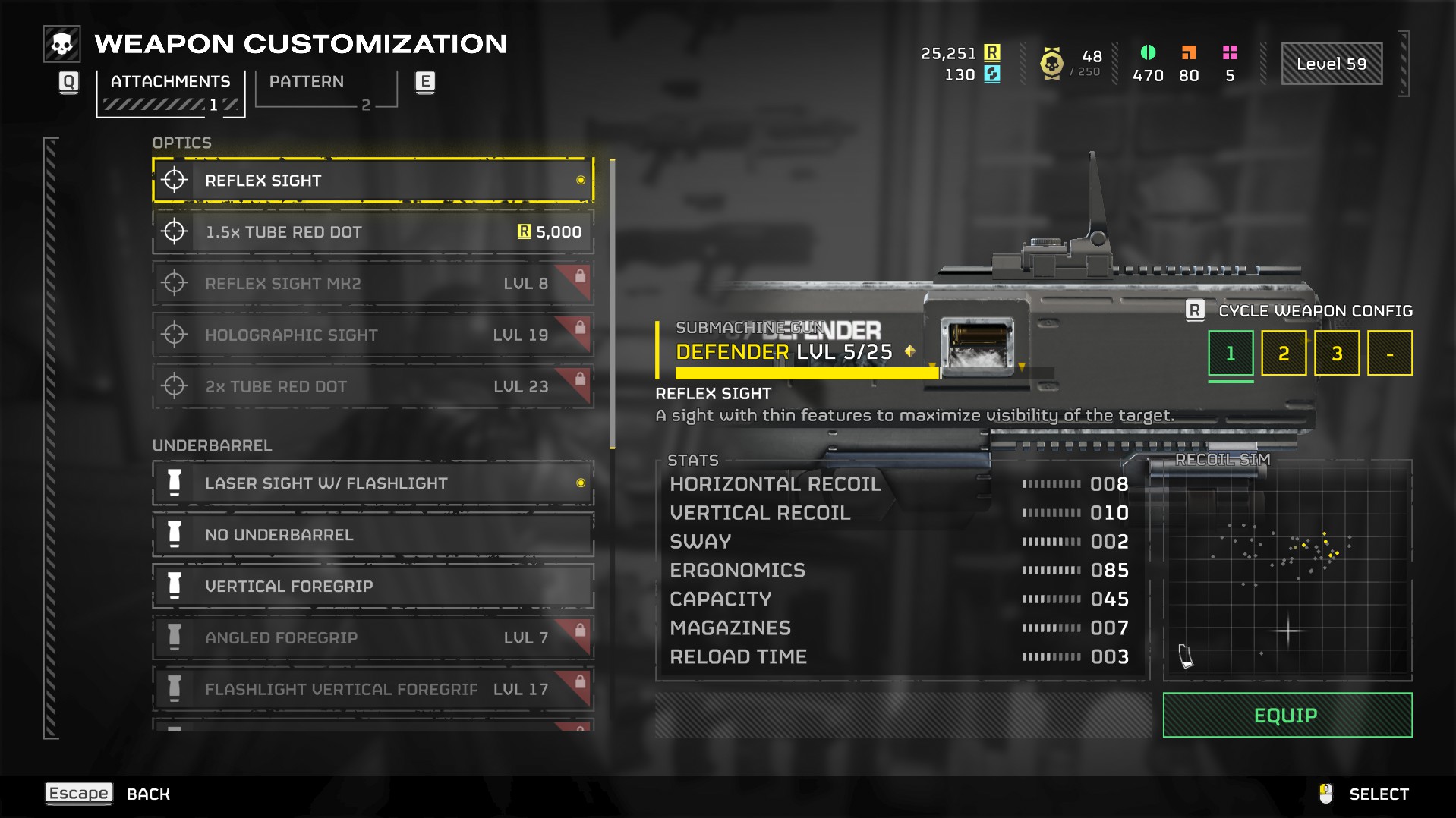The height and width of the screenshot is (818, 1456).
Task: Choose the No Underbarrel option
Action: click(x=372, y=535)
